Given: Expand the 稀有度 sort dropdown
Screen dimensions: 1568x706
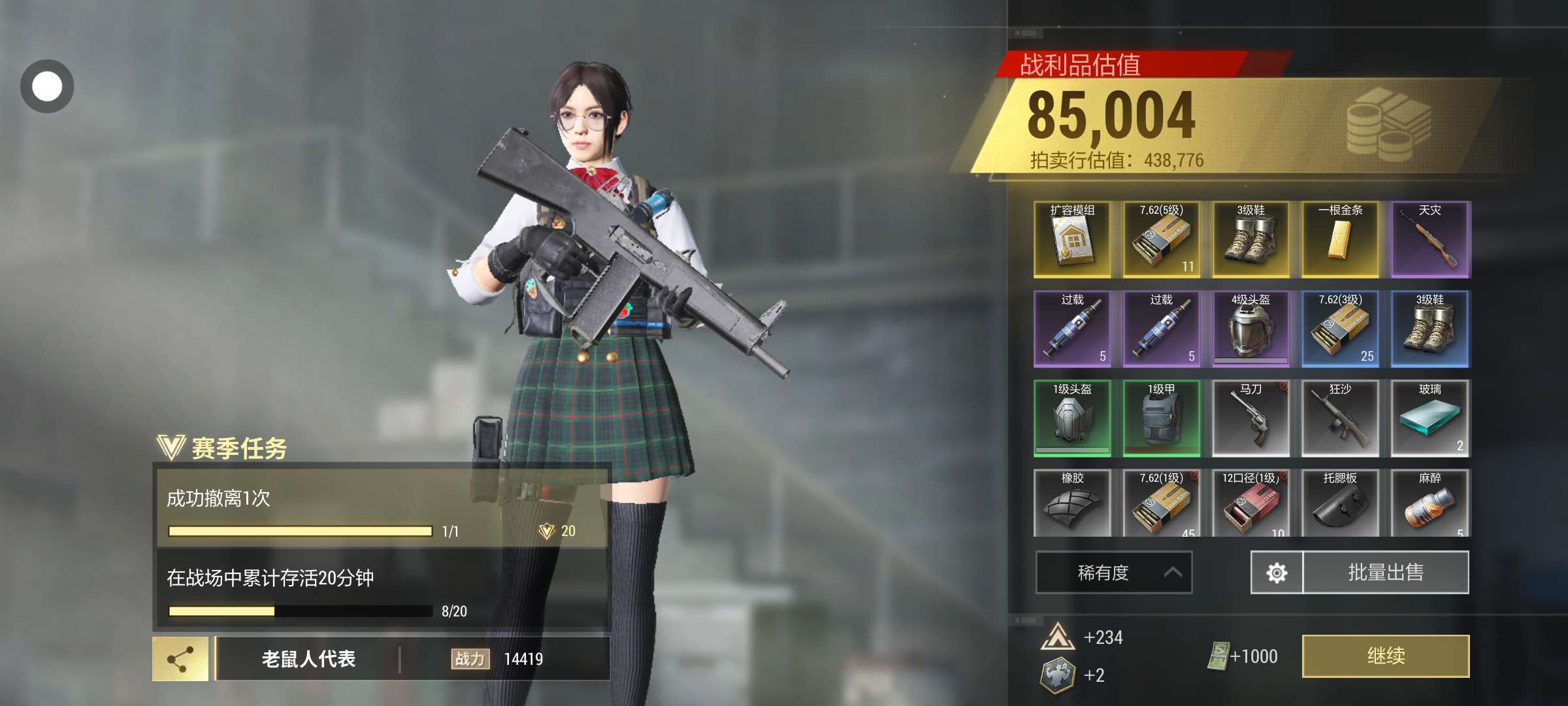Looking at the screenshot, I should point(1113,573).
